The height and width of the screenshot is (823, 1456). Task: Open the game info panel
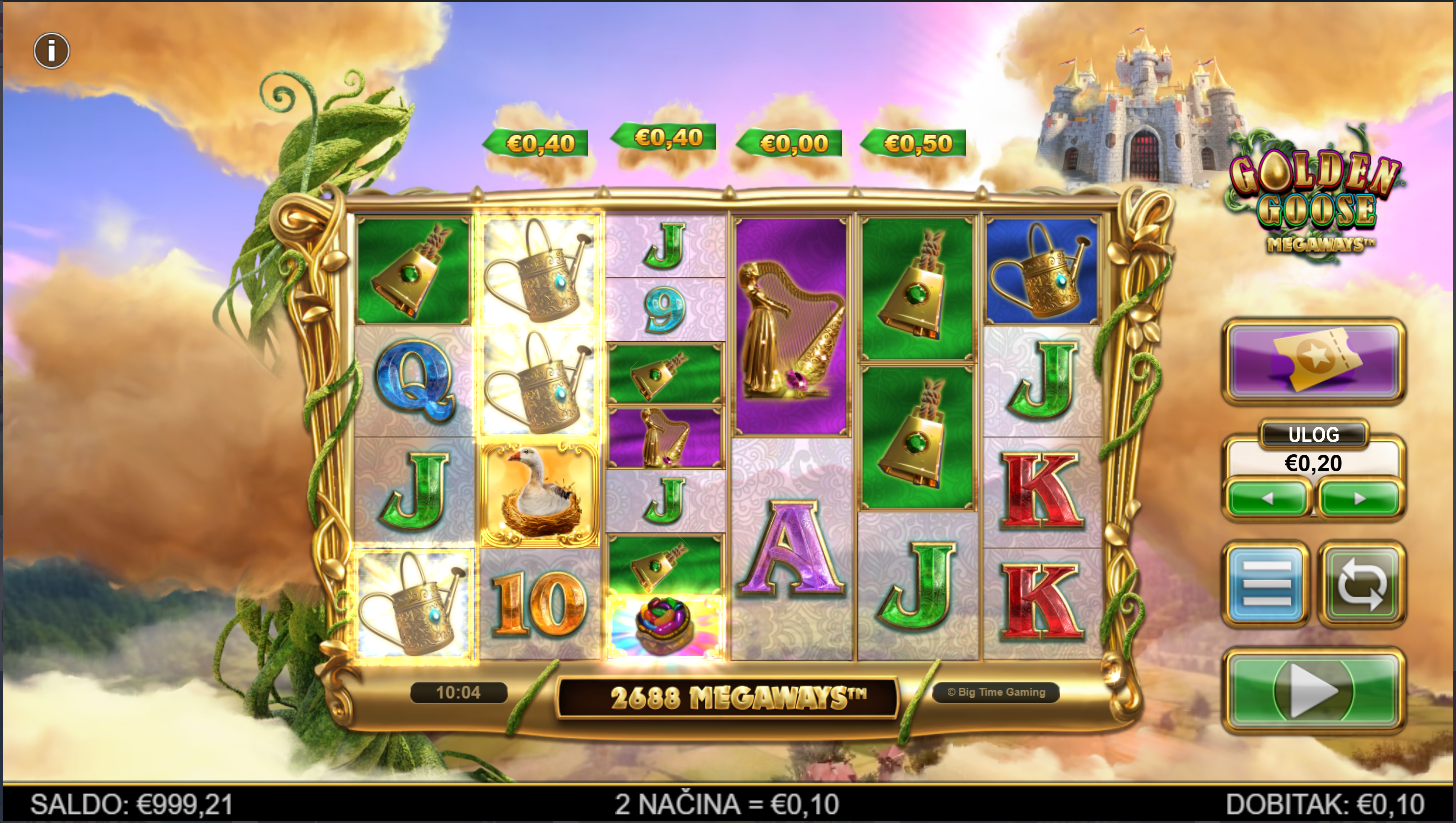52,50
